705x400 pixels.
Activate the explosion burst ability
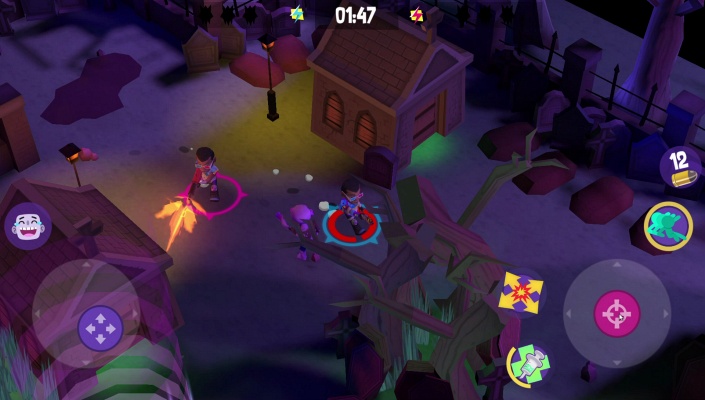pyautogui.click(x=521, y=293)
